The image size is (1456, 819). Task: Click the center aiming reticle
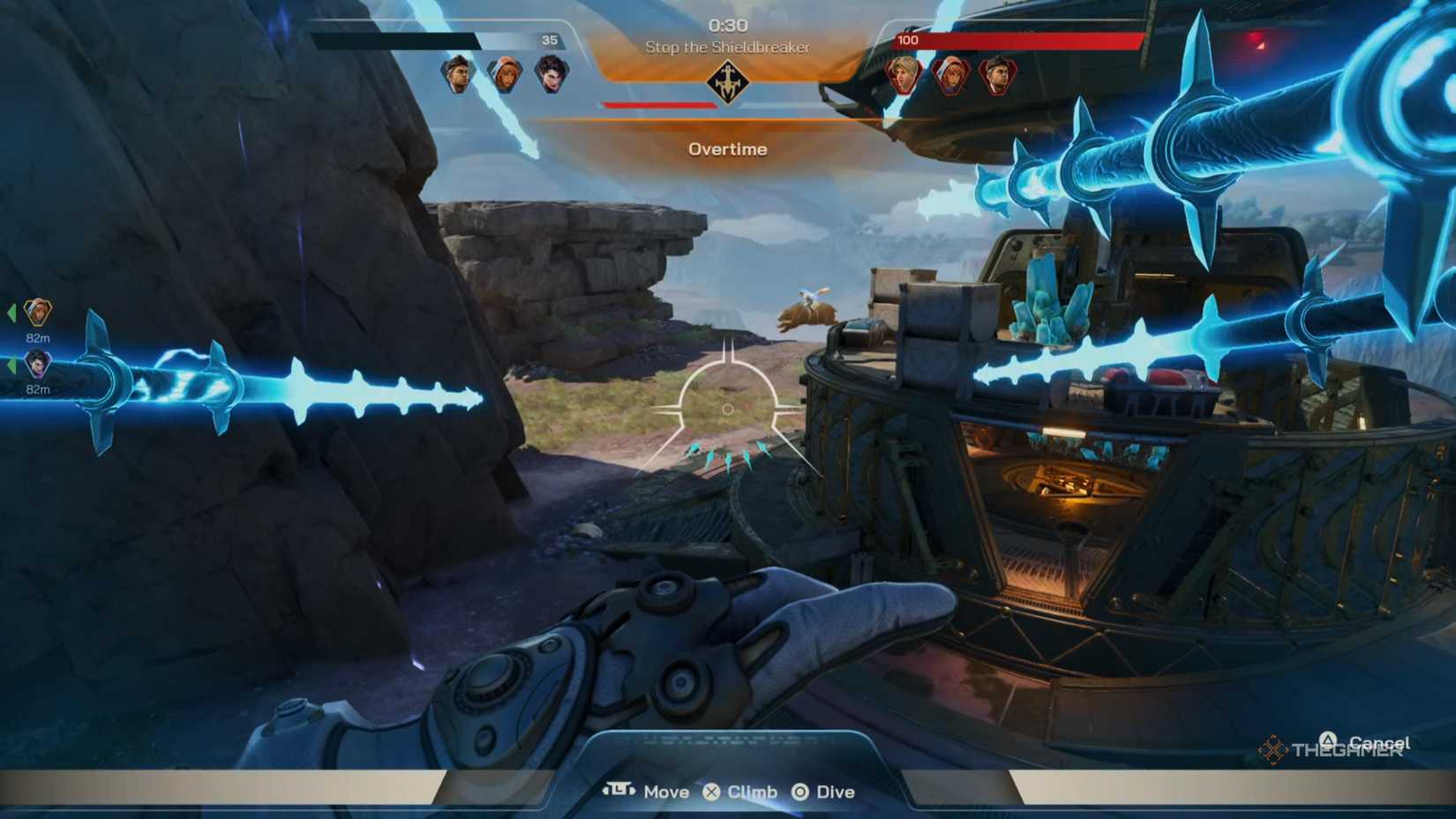pyautogui.click(x=728, y=409)
